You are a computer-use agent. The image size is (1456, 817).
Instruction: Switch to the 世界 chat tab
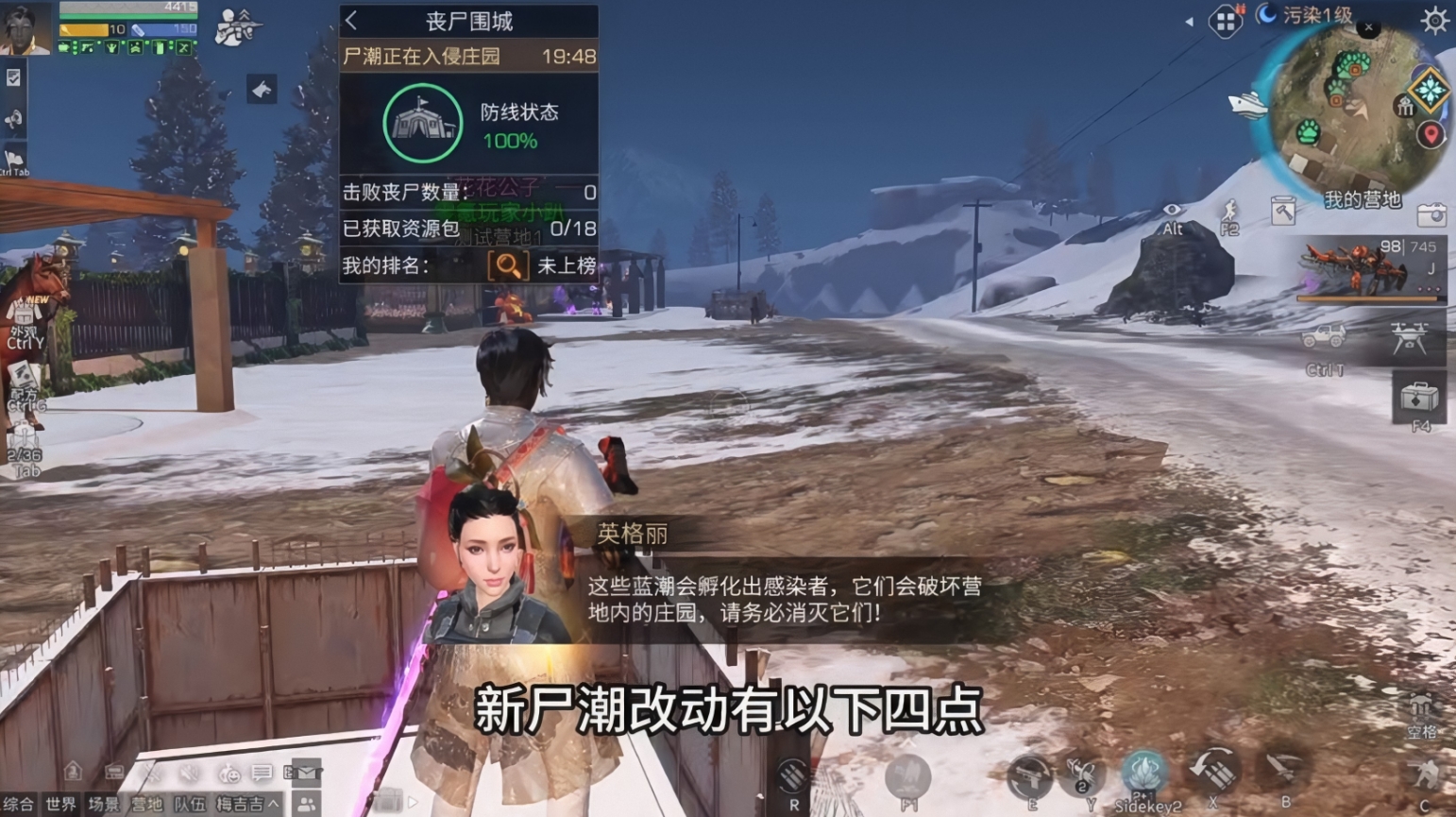click(x=61, y=803)
